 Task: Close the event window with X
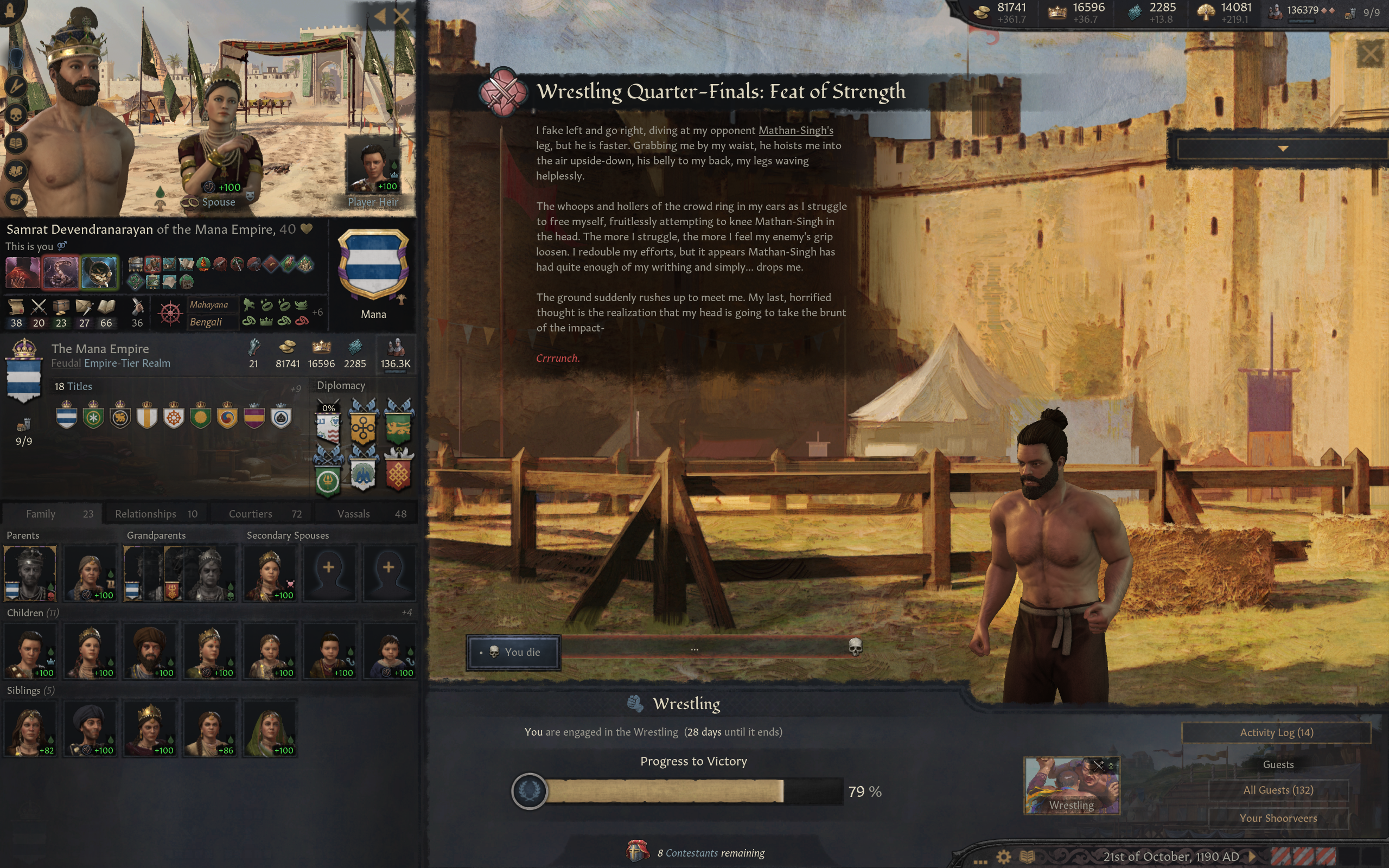point(1370,55)
